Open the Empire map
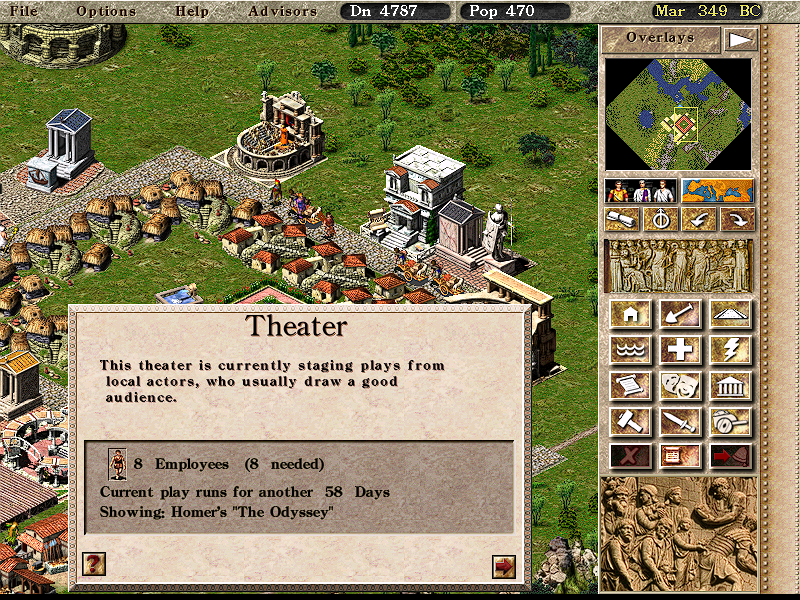Screen dimensions: 800x600 click(717, 190)
